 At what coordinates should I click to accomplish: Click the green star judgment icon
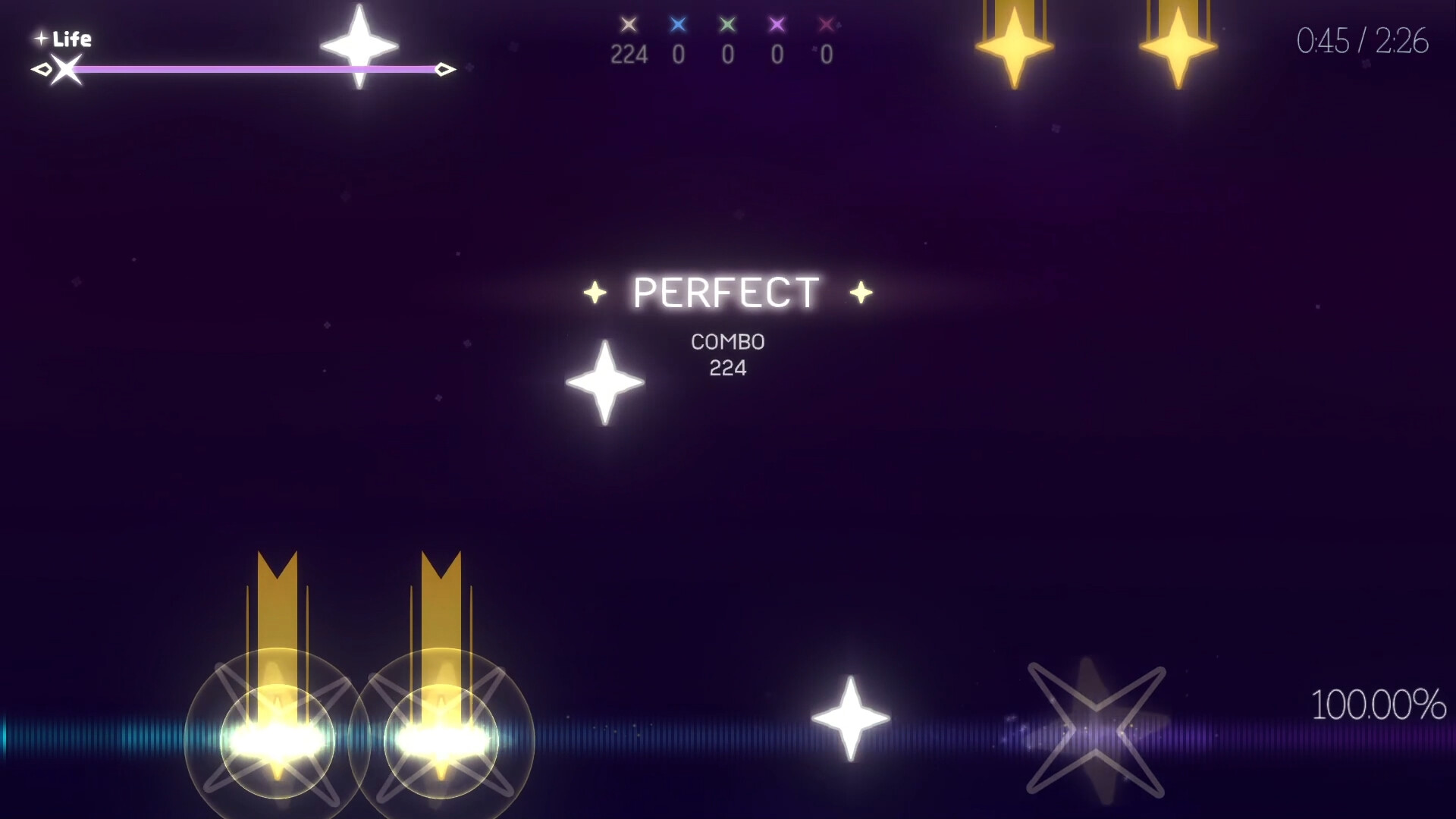tap(726, 24)
